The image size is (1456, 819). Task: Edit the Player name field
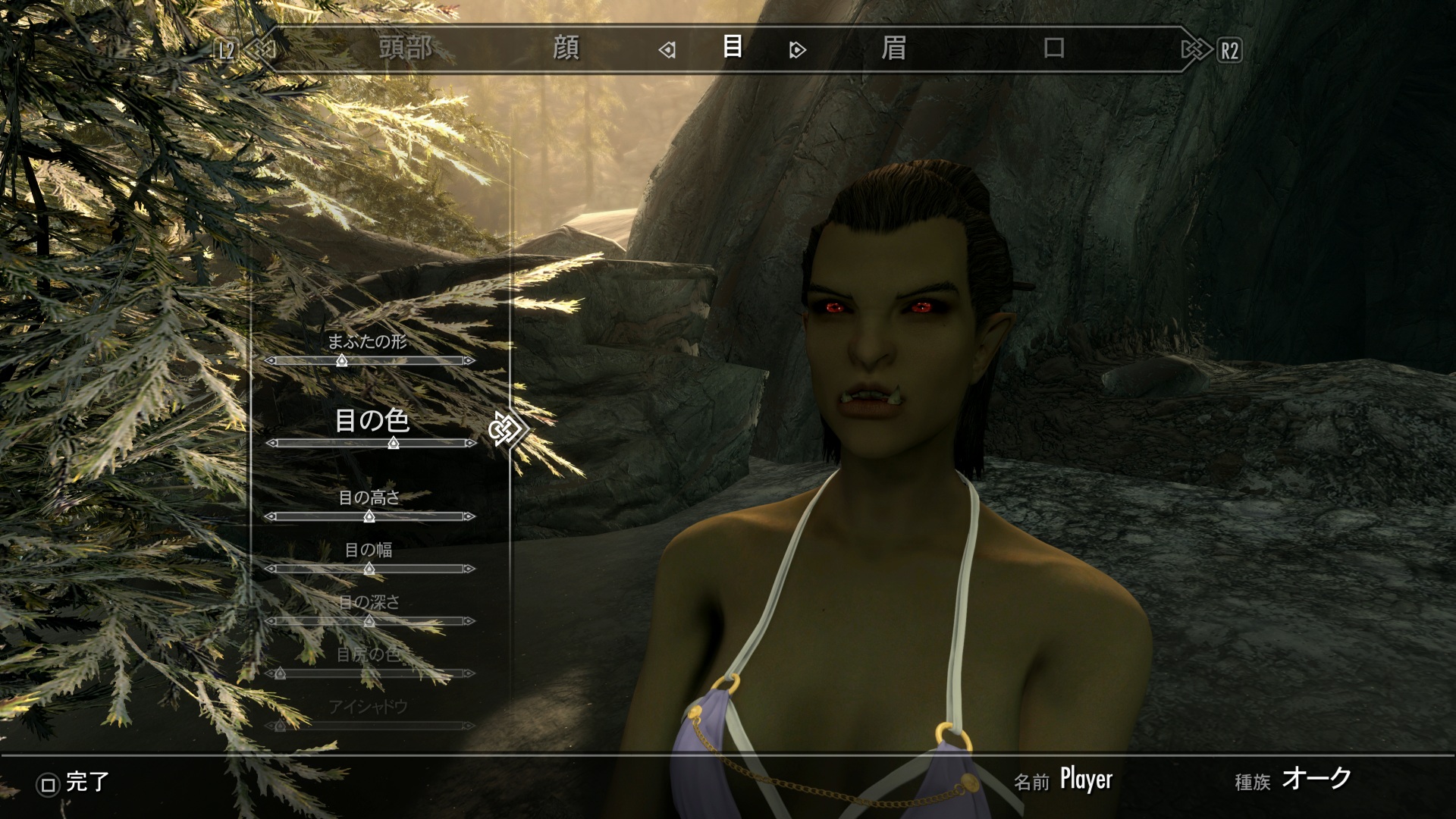pyautogui.click(x=1086, y=780)
